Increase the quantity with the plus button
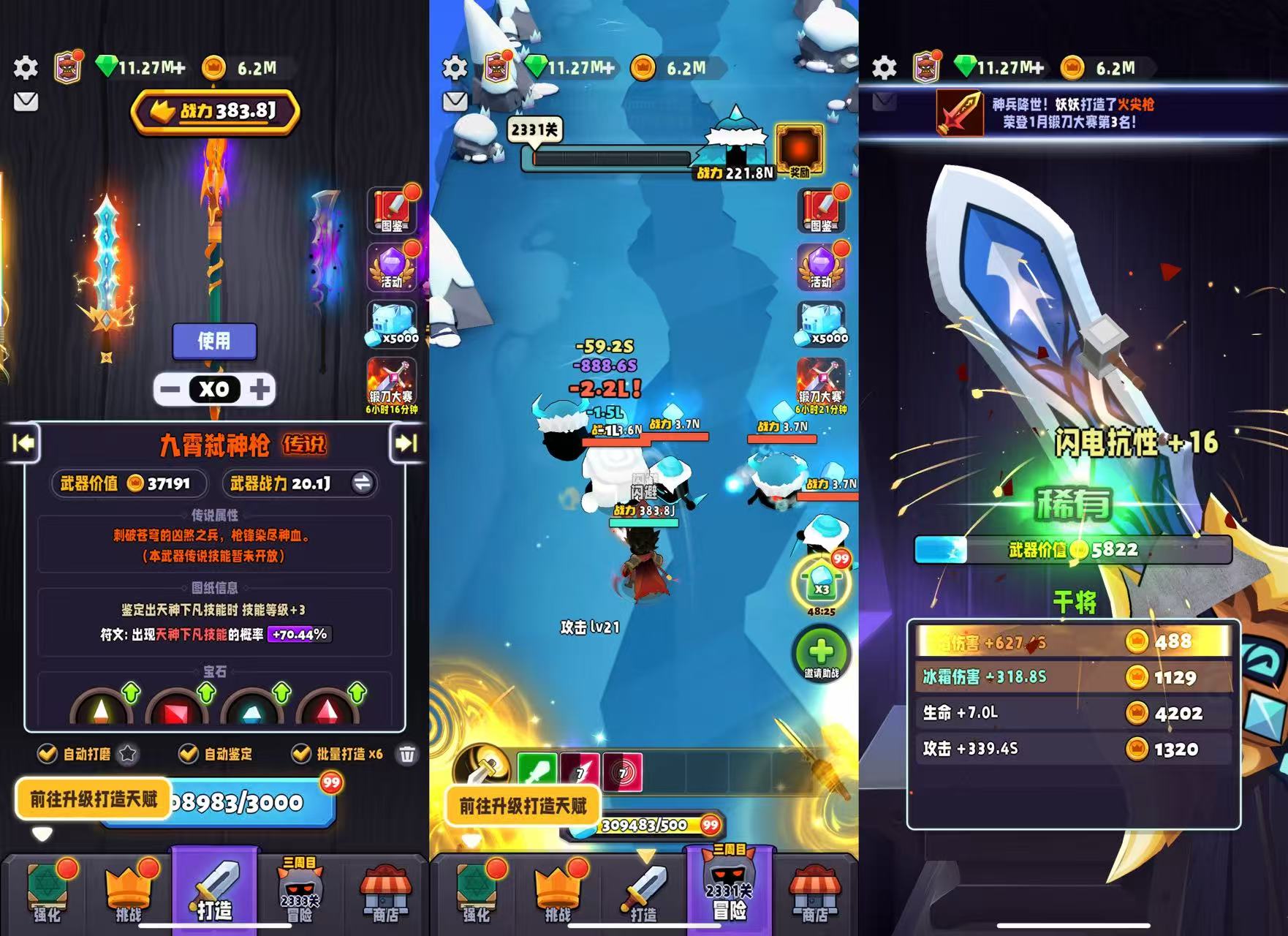Viewport: 1288px width, 936px height. pyautogui.click(x=260, y=389)
